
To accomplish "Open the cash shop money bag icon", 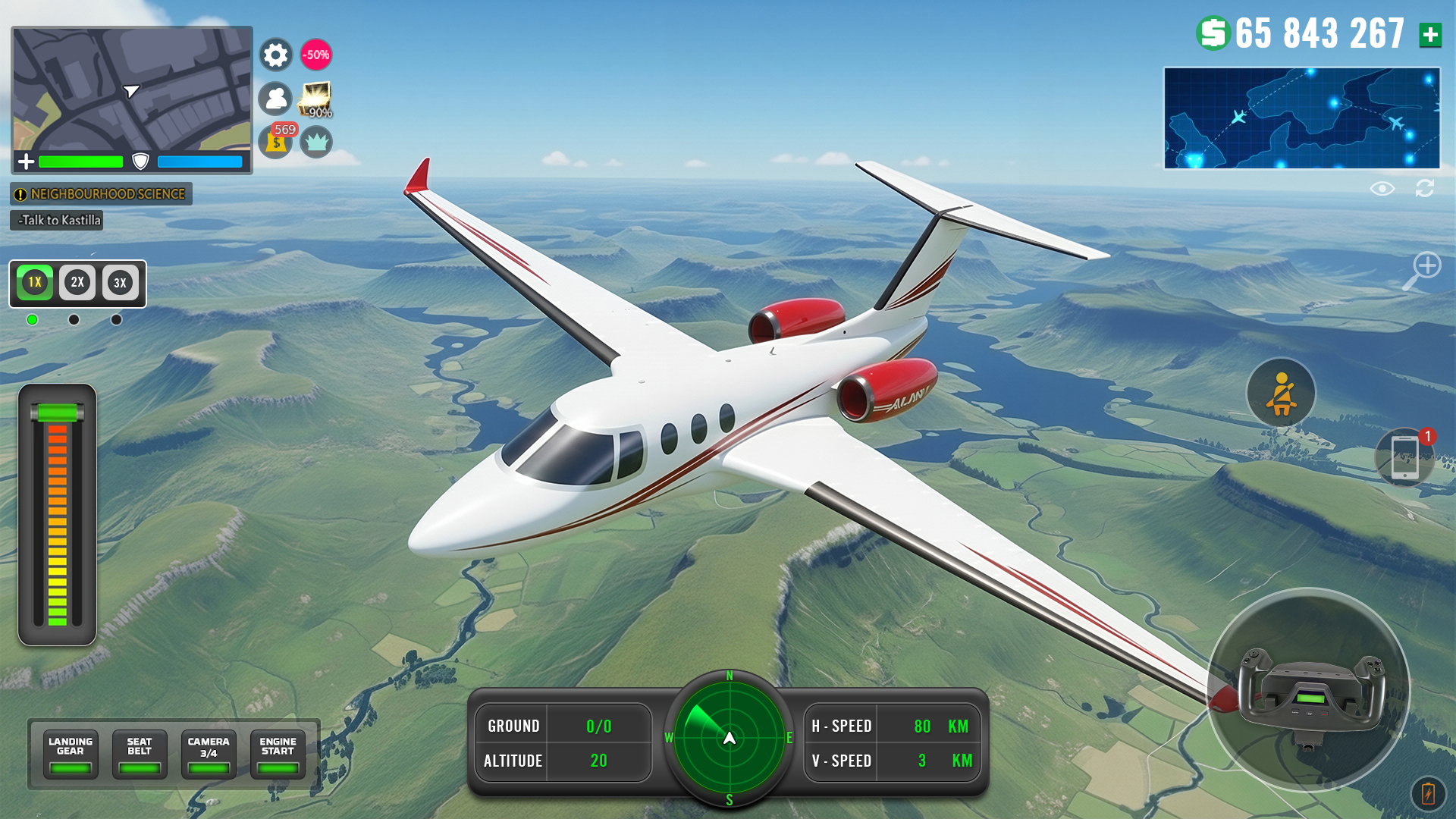I will click(277, 141).
